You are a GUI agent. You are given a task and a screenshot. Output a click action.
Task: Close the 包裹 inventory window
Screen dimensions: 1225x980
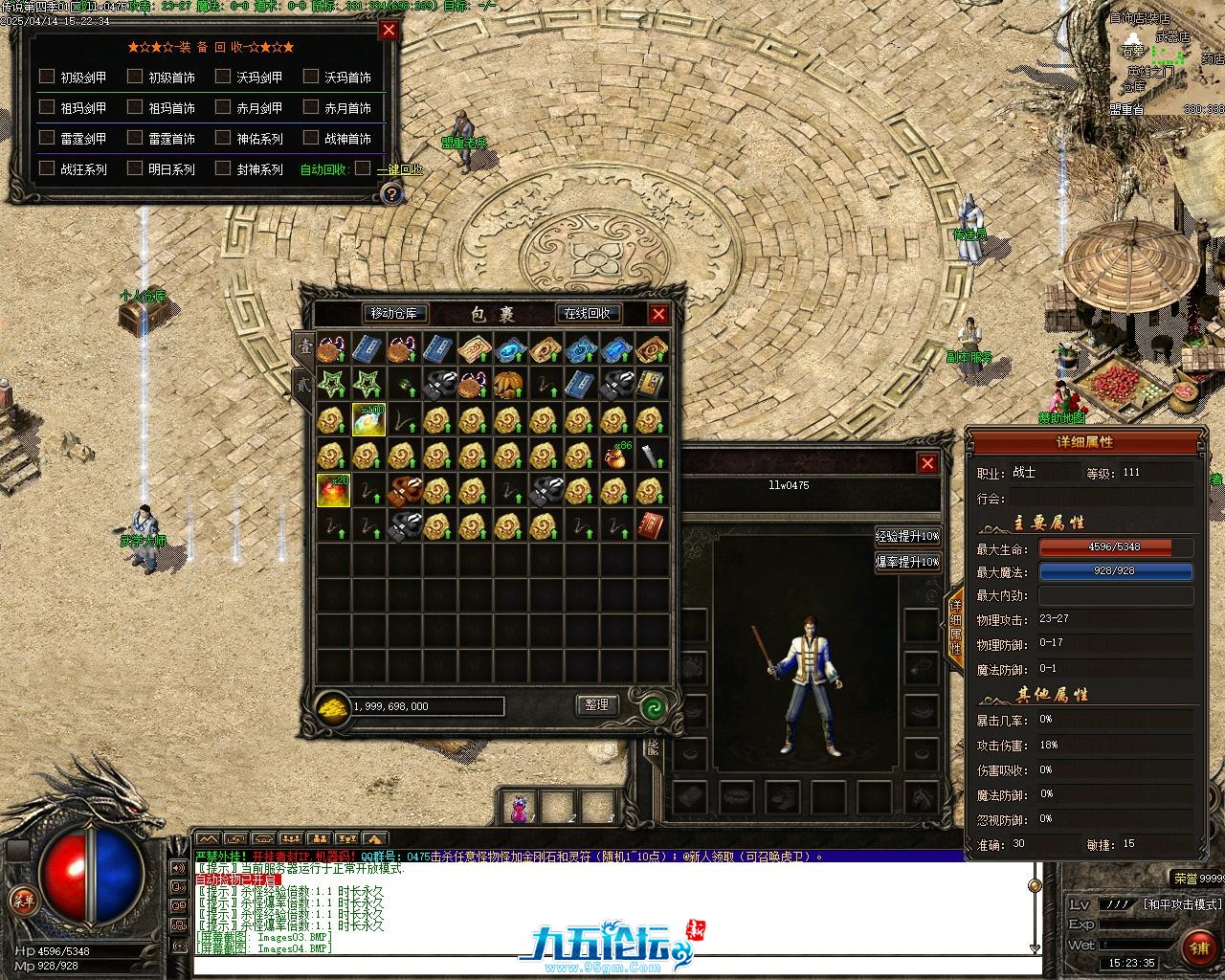click(658, 313)
